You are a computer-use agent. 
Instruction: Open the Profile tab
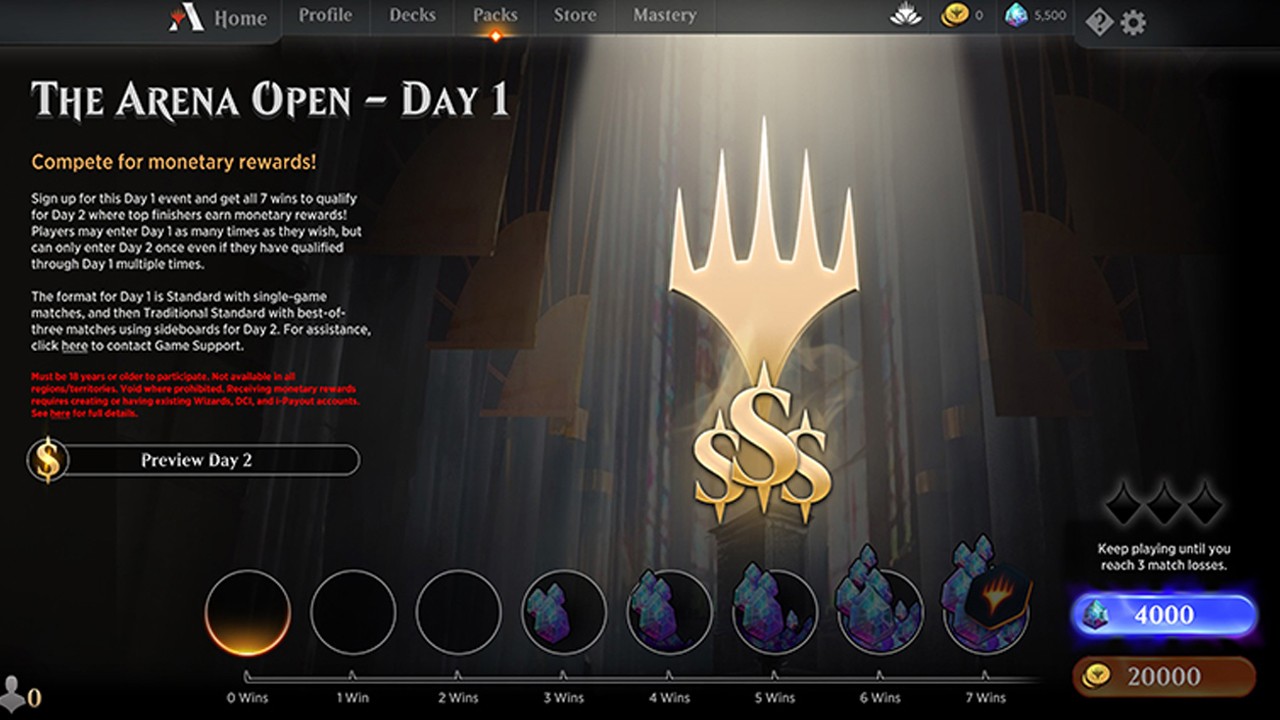pyautogui.click(x=325, y=15)
